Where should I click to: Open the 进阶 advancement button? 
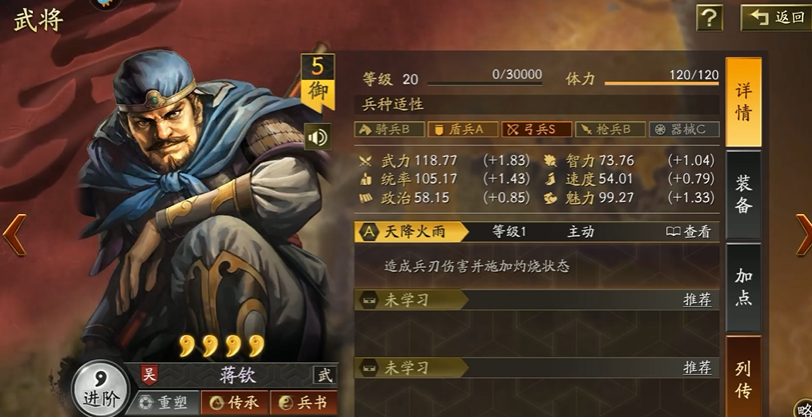96,388
